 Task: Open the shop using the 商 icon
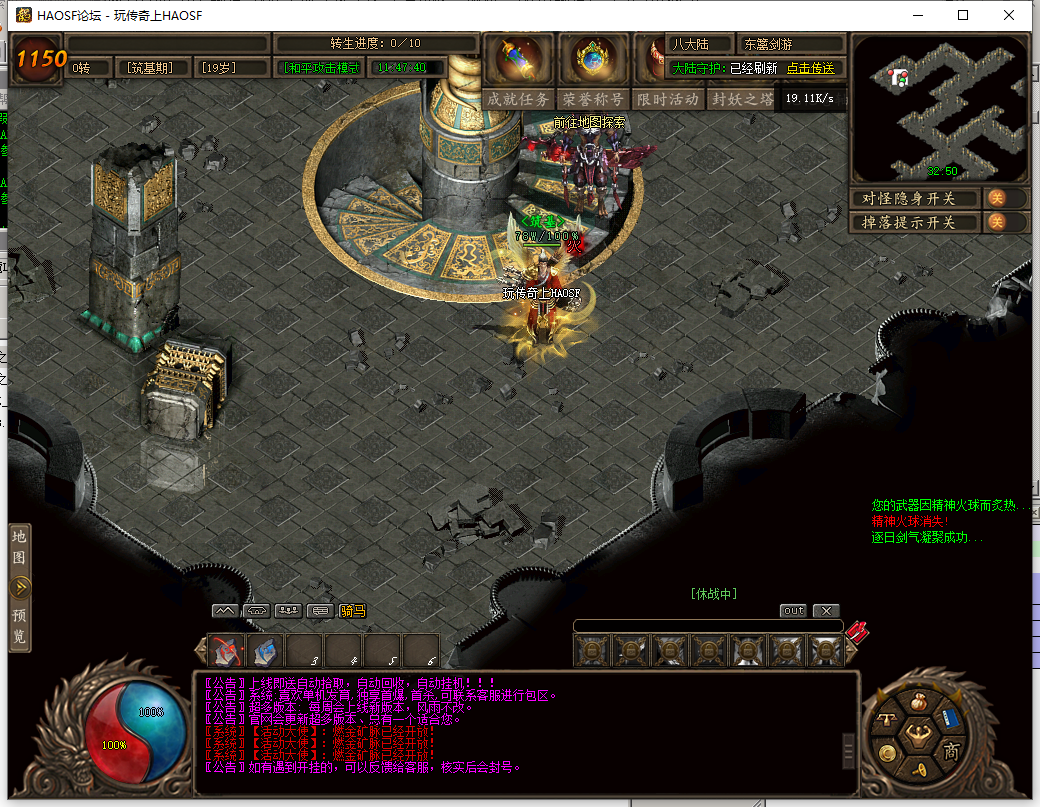pos(951,751)
